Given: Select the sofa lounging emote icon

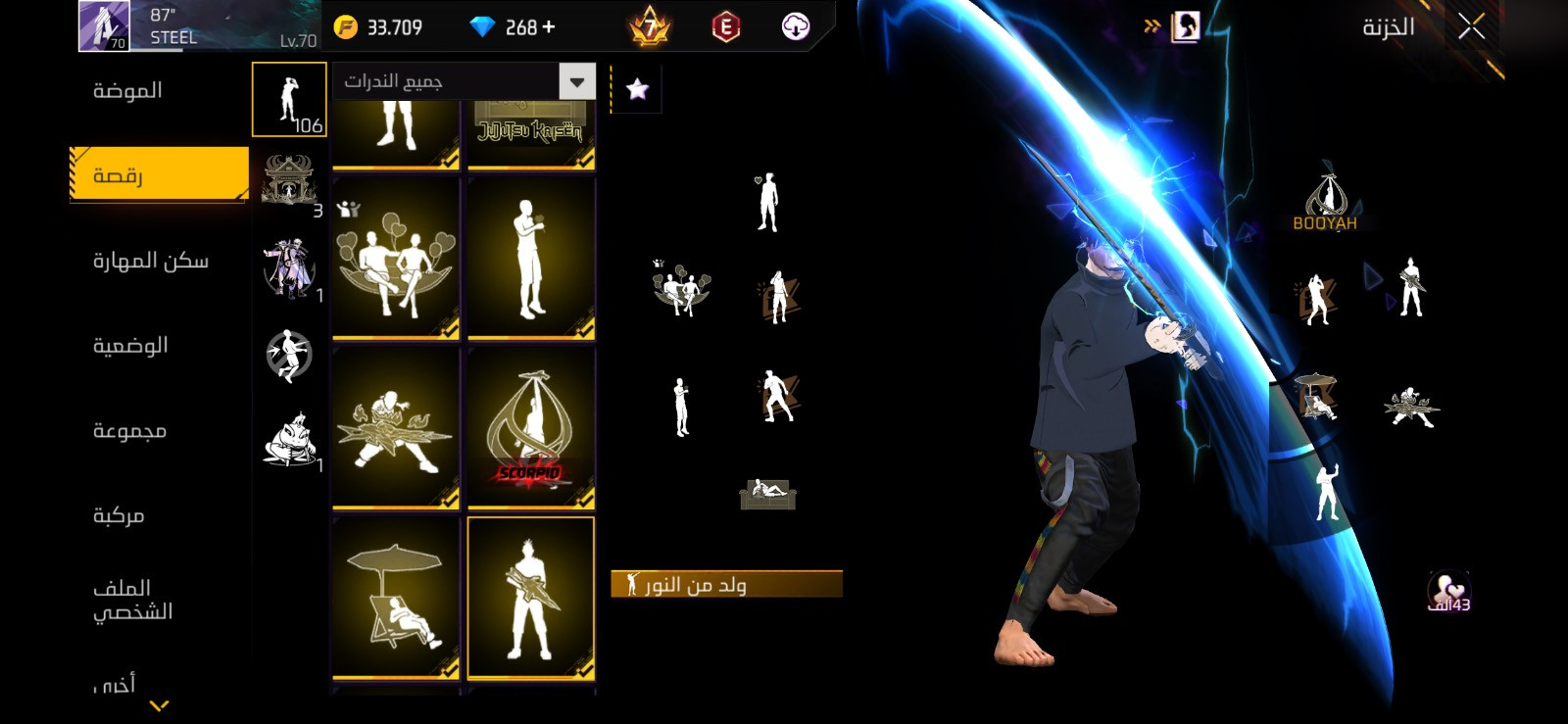Looking at the screenshot, I should coord(767,493).
